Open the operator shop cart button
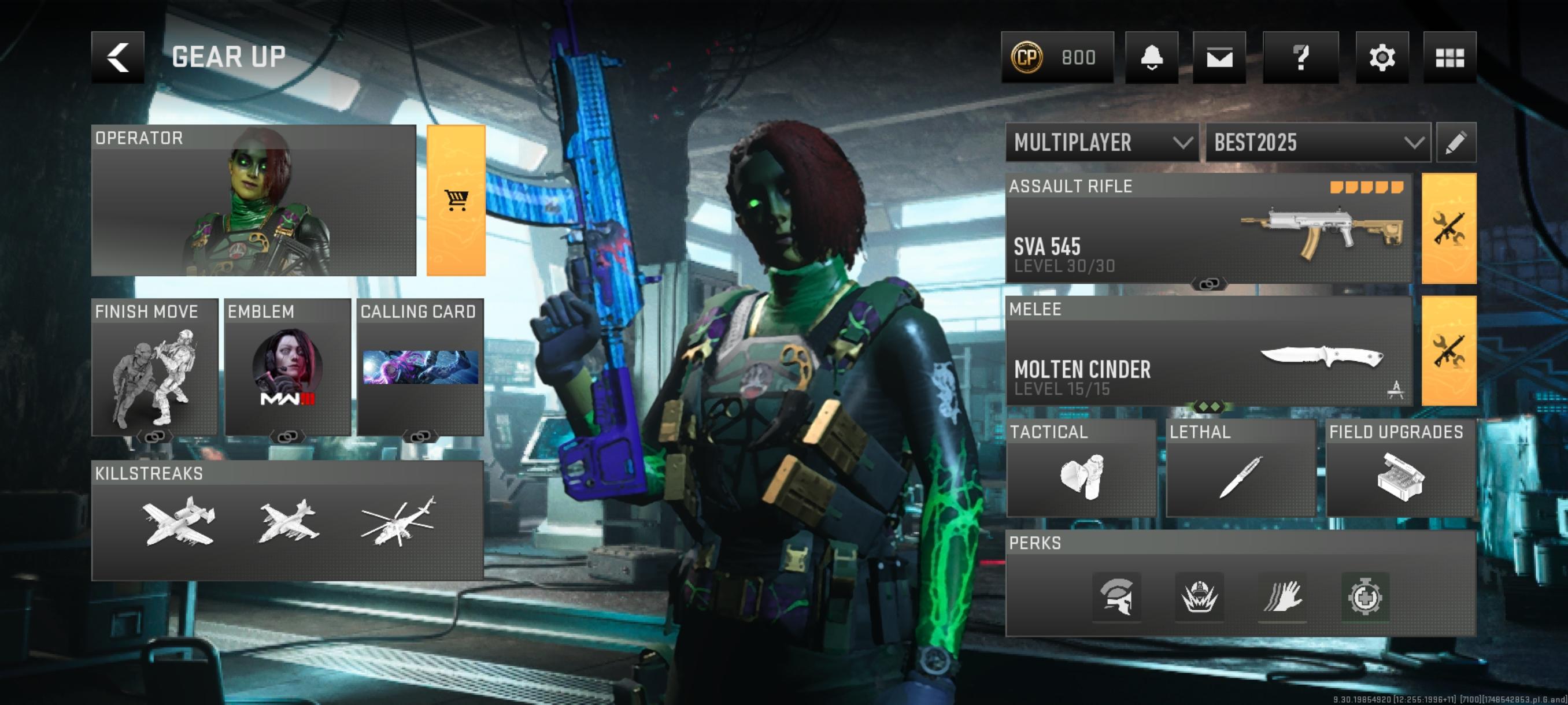 pos(456,201)
